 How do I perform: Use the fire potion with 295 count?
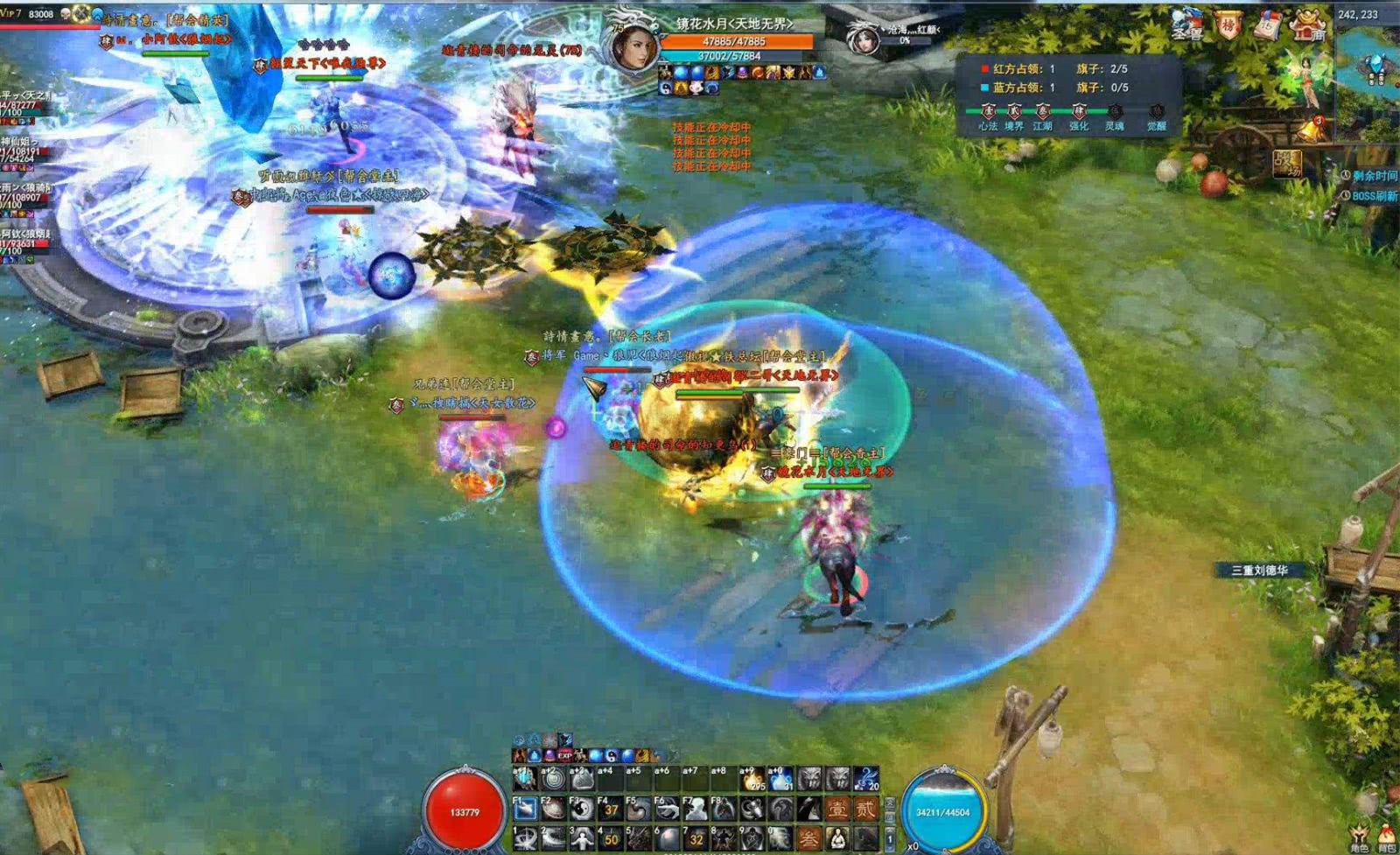tap(753, 779)
